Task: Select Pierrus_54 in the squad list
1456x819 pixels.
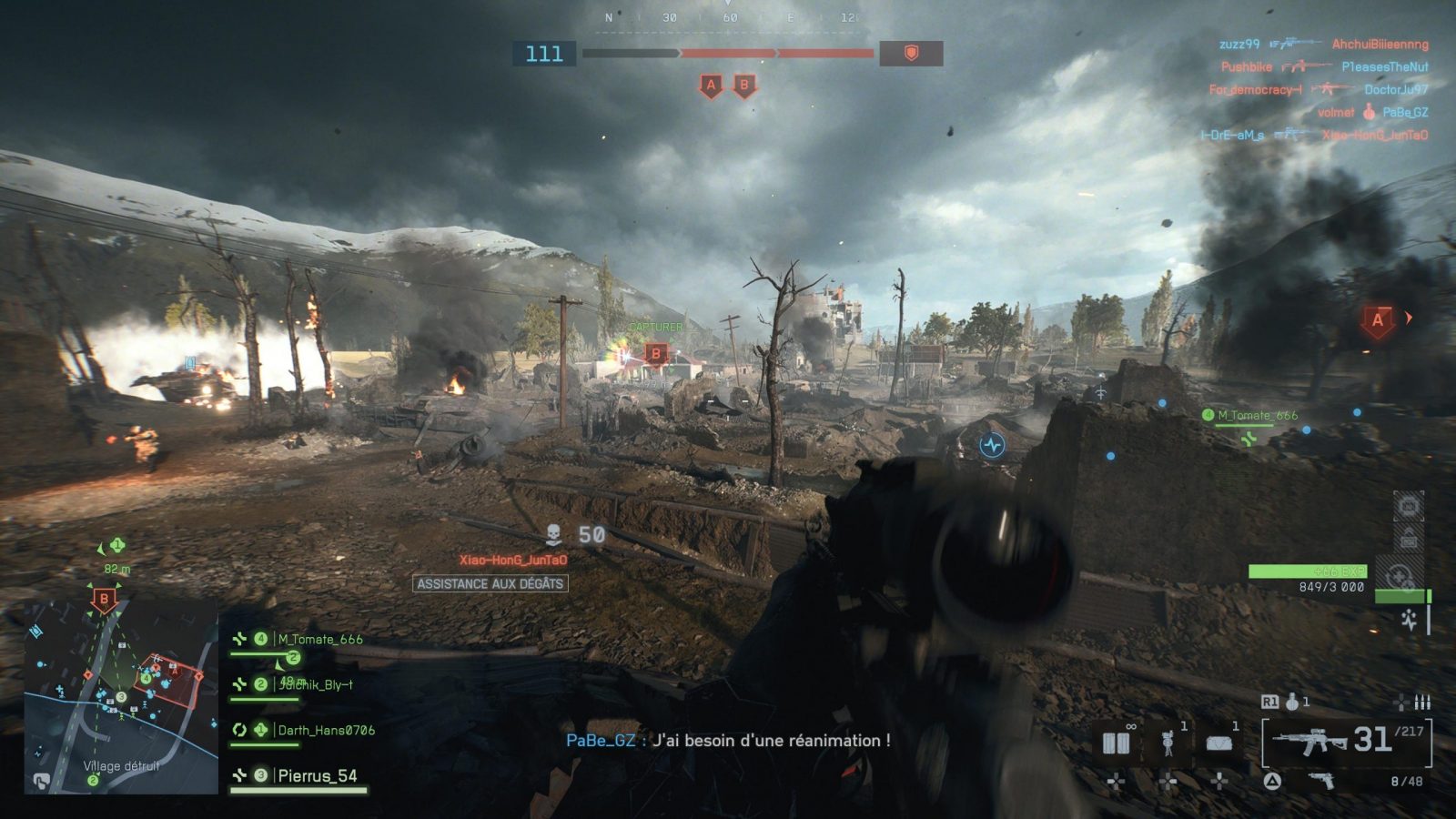Action: coord(317,776)
